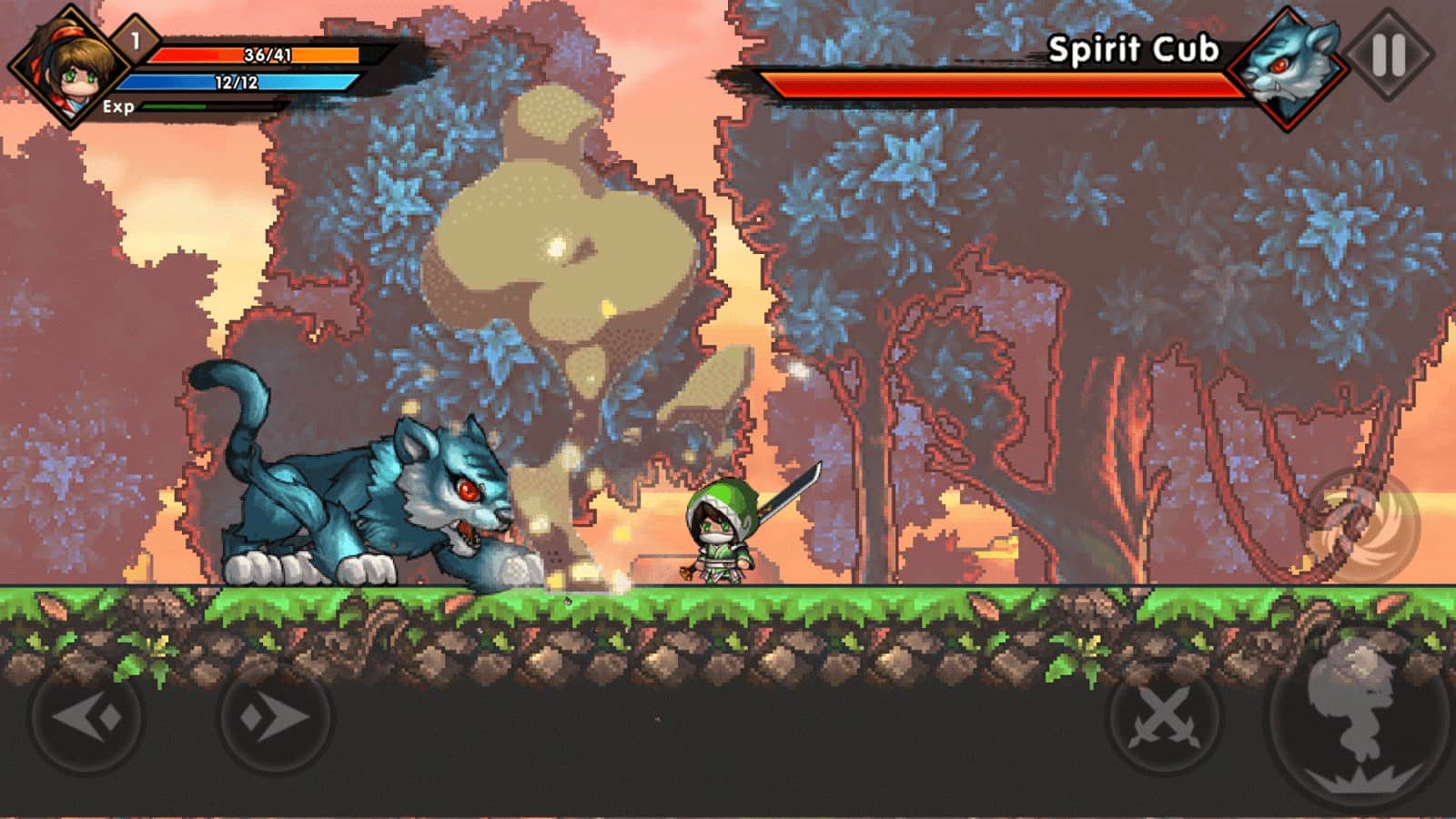Tap the Spirit Cub enemy sprite
This screenshot has width=1456, height=819.
tap(364, 491)
